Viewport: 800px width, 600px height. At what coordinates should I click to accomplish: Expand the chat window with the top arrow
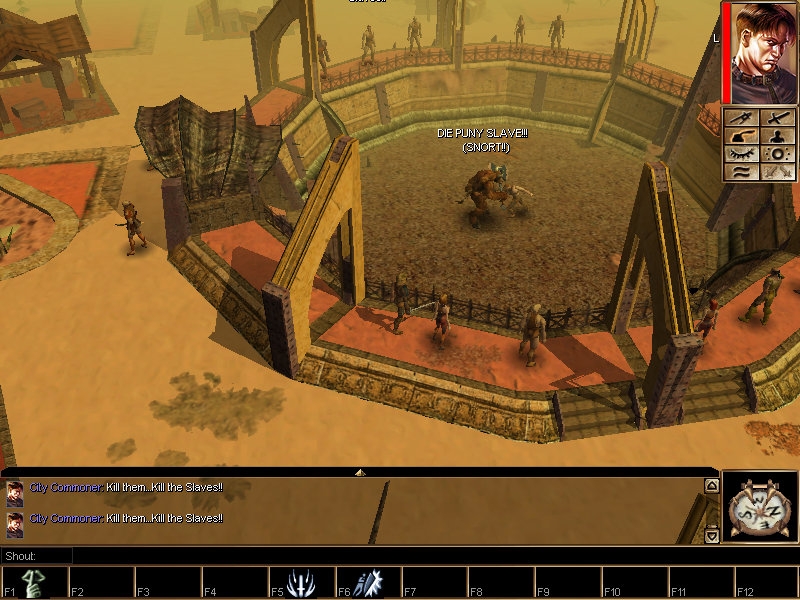(360, 471)
